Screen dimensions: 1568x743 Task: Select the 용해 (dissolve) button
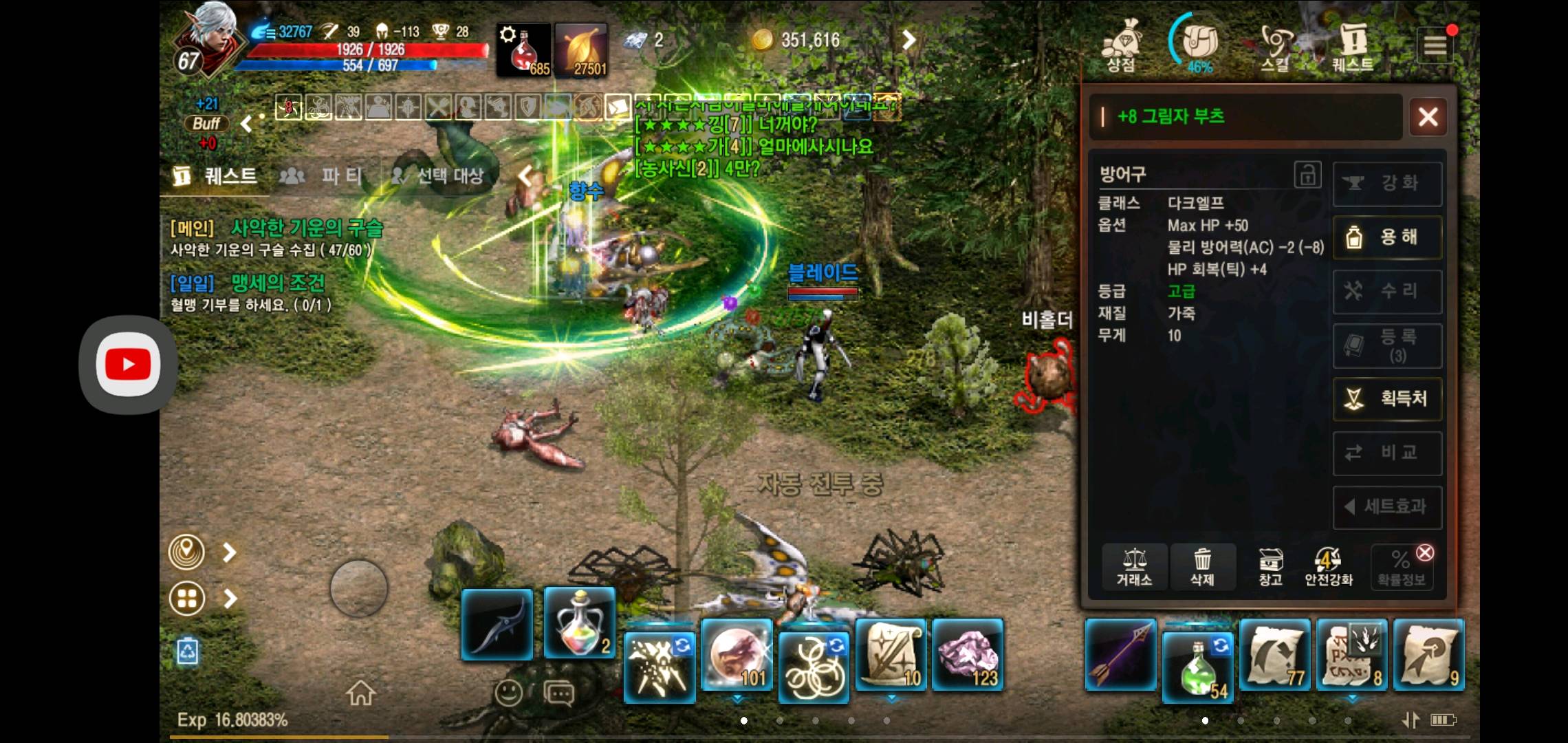point(1386,237)
